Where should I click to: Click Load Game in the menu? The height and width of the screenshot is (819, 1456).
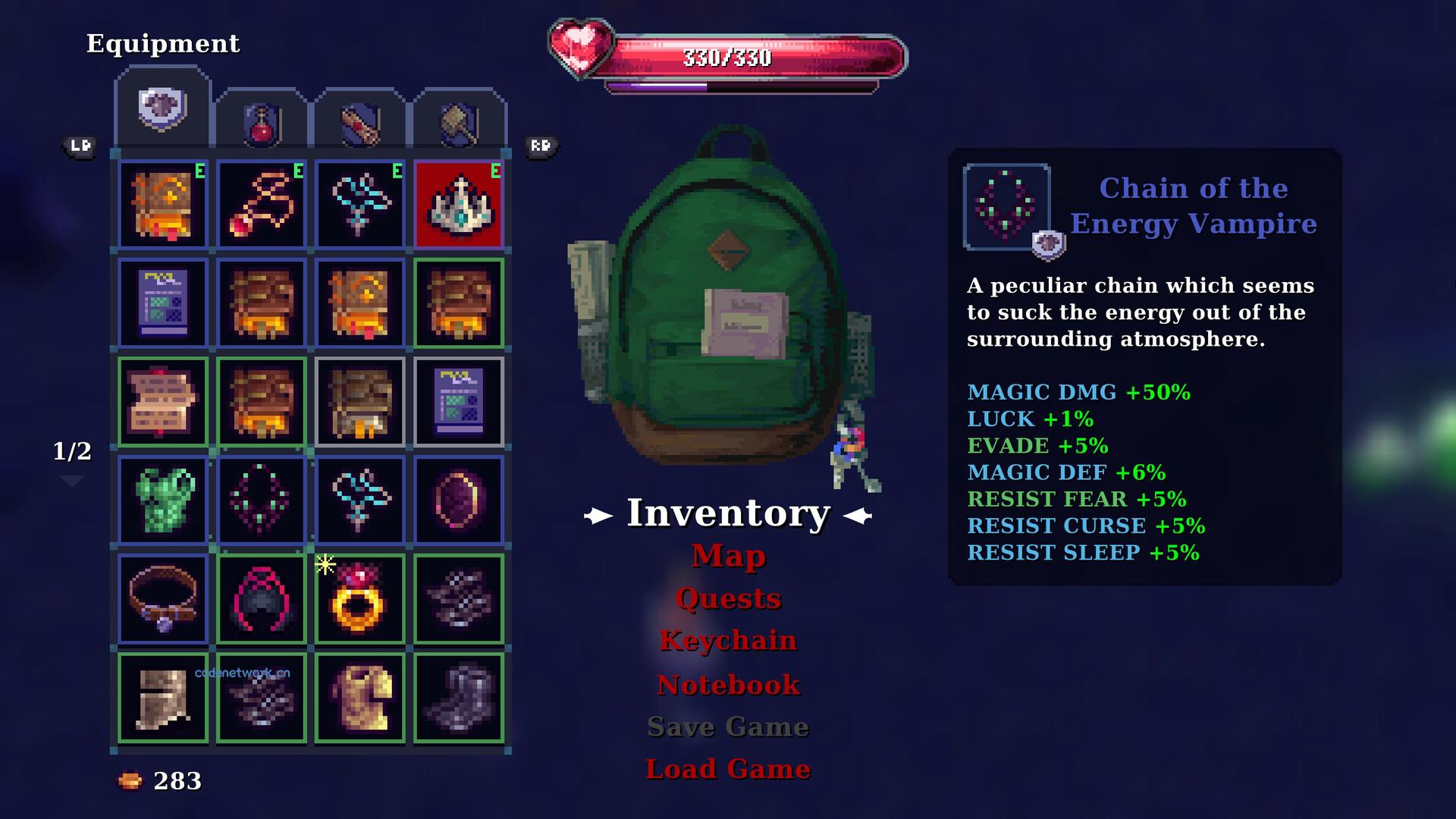coord(728,769)
